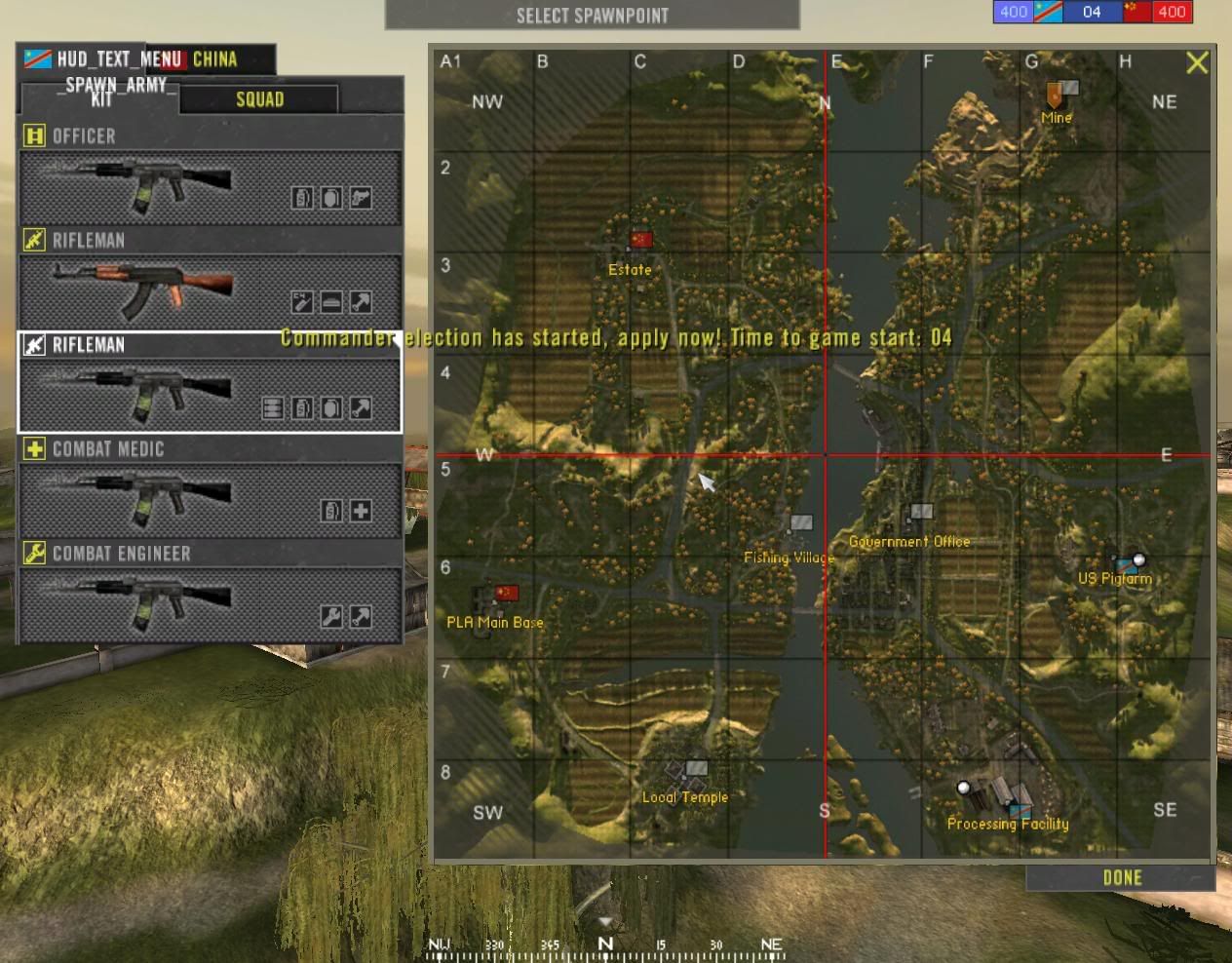The image size is (1232, 963).
Task: Select the Fishing Village flag marker
Action: (800, 523)
